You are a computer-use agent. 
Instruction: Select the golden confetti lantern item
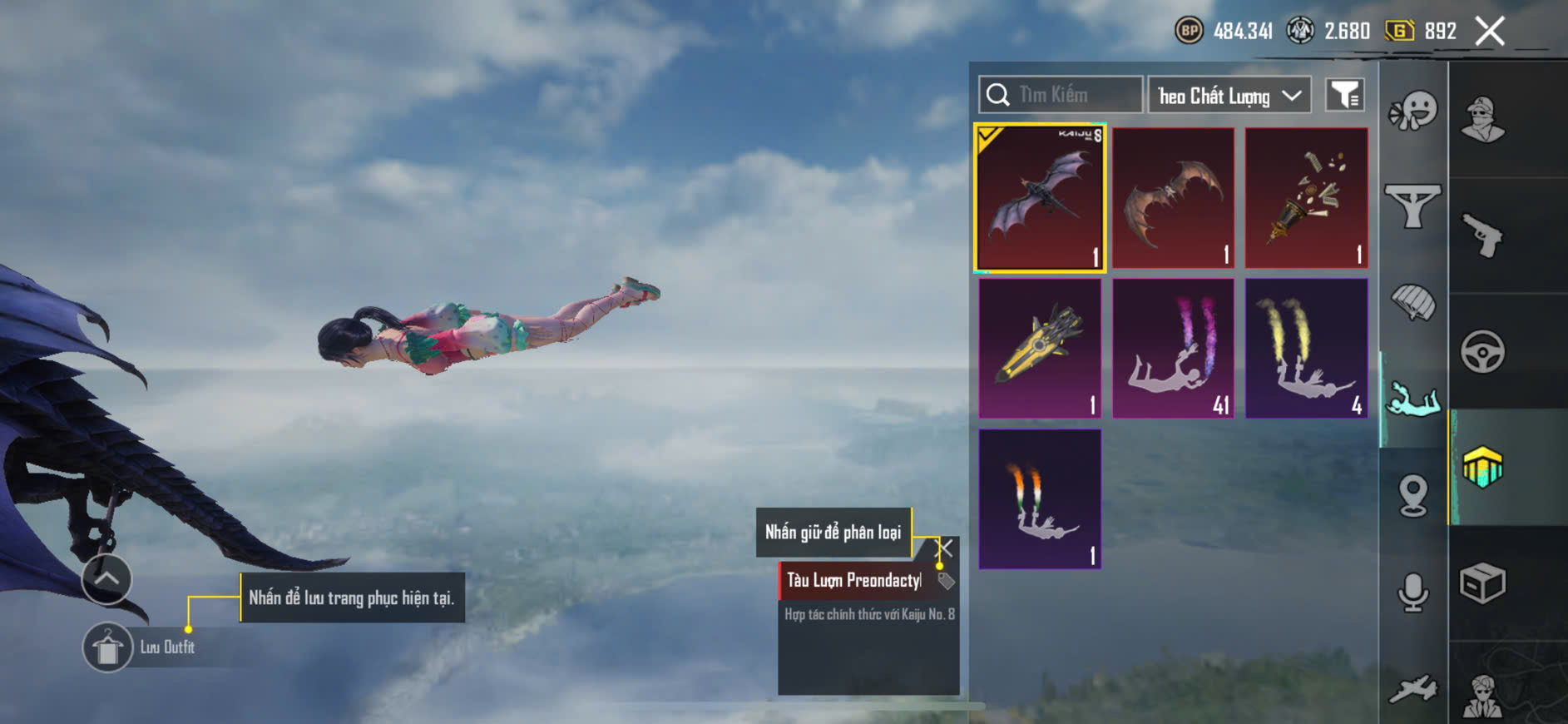pos(1306,198)
